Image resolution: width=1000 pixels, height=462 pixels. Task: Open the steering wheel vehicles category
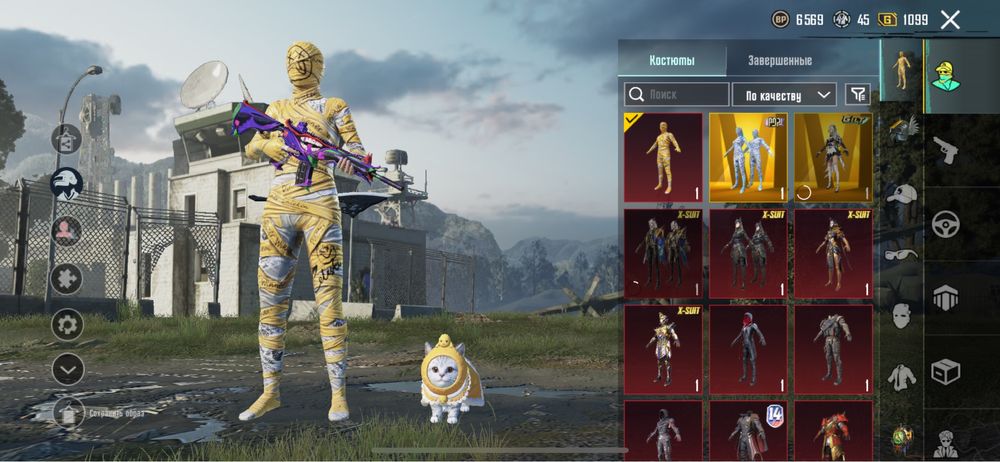945,225
